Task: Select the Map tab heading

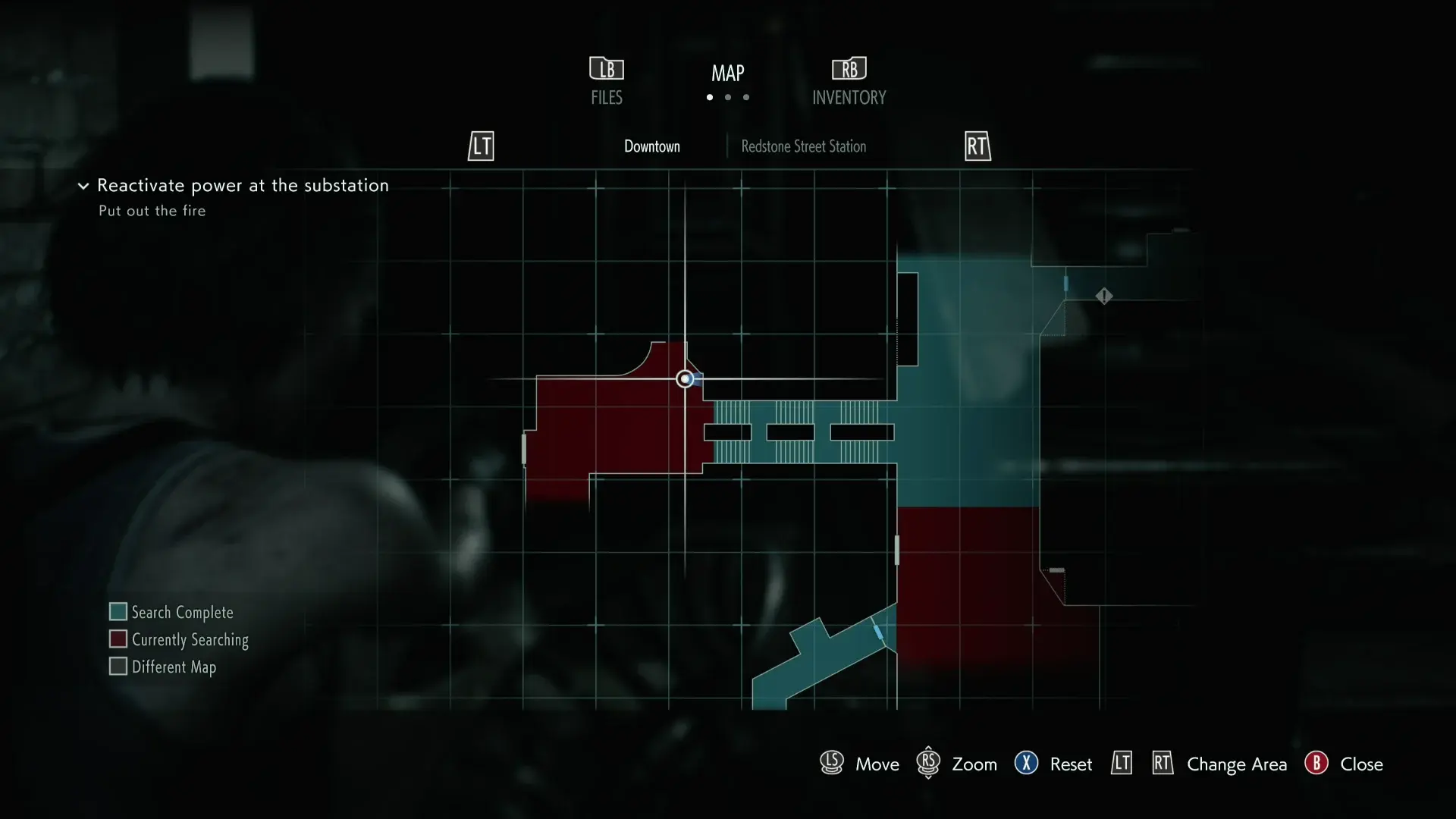Action: point(727,74)
